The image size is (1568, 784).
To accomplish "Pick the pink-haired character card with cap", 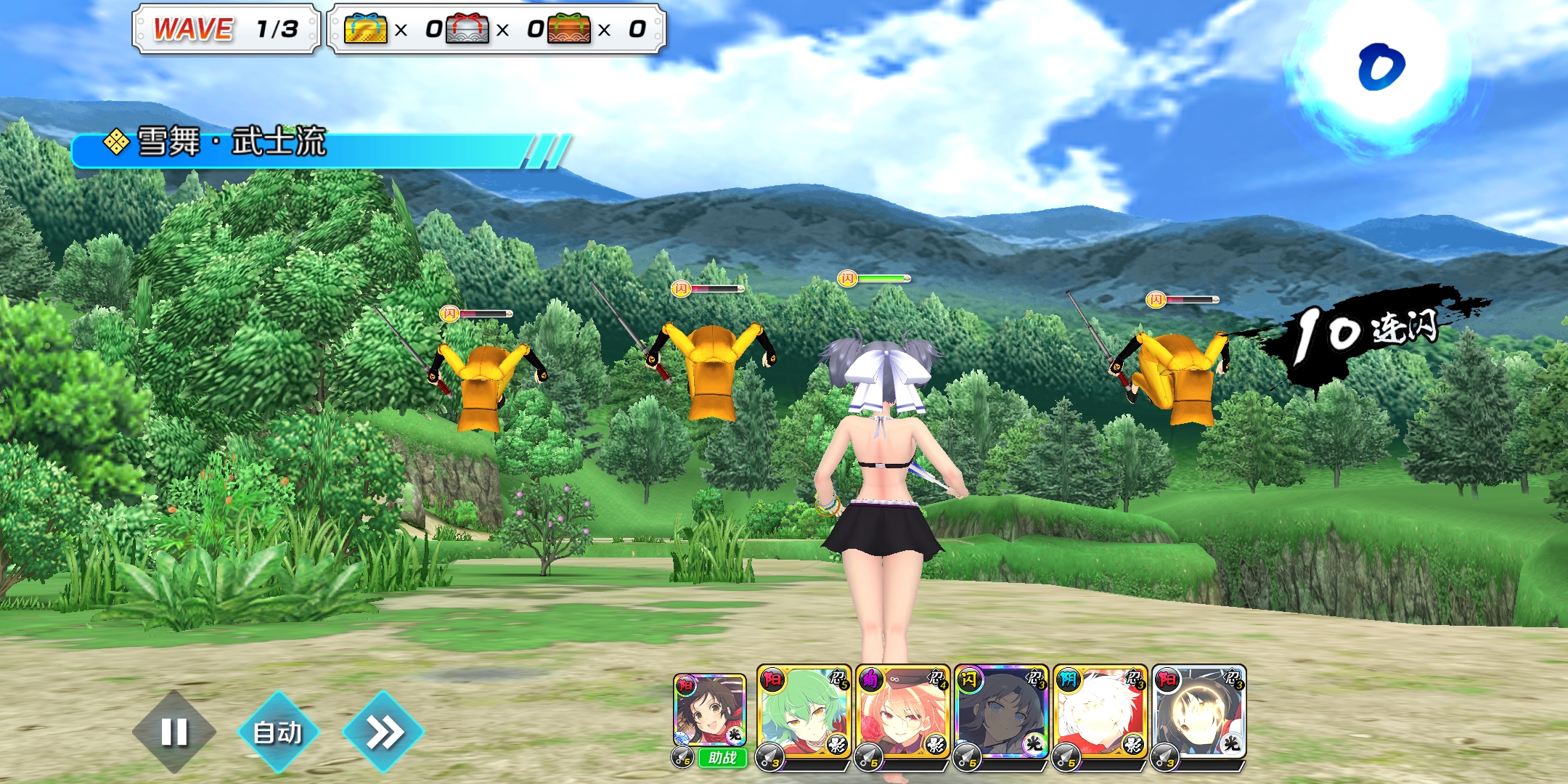I will click(x=902, y=711).
